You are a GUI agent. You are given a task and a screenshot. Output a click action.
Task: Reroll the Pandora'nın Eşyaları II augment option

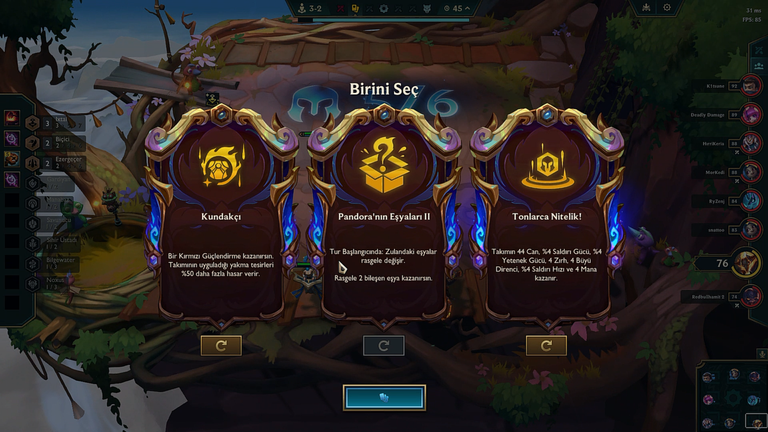383,346
